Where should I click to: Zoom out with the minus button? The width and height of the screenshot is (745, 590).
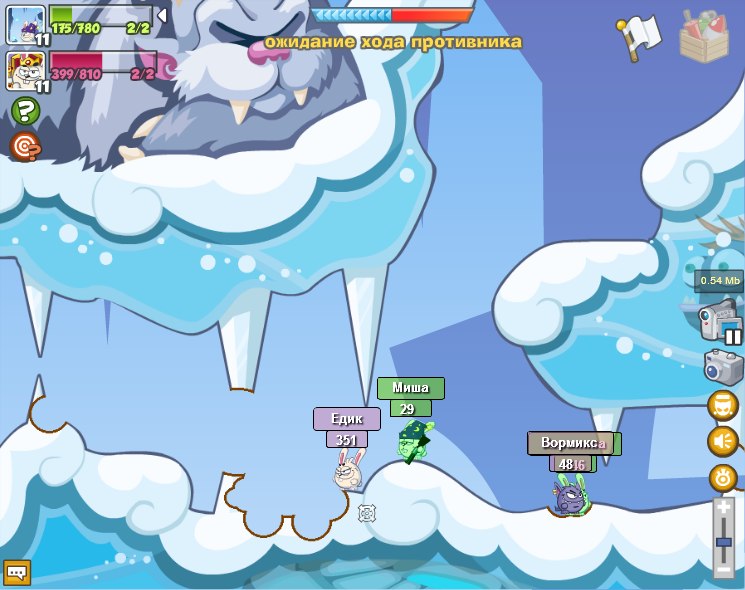[x=724, y=570]
